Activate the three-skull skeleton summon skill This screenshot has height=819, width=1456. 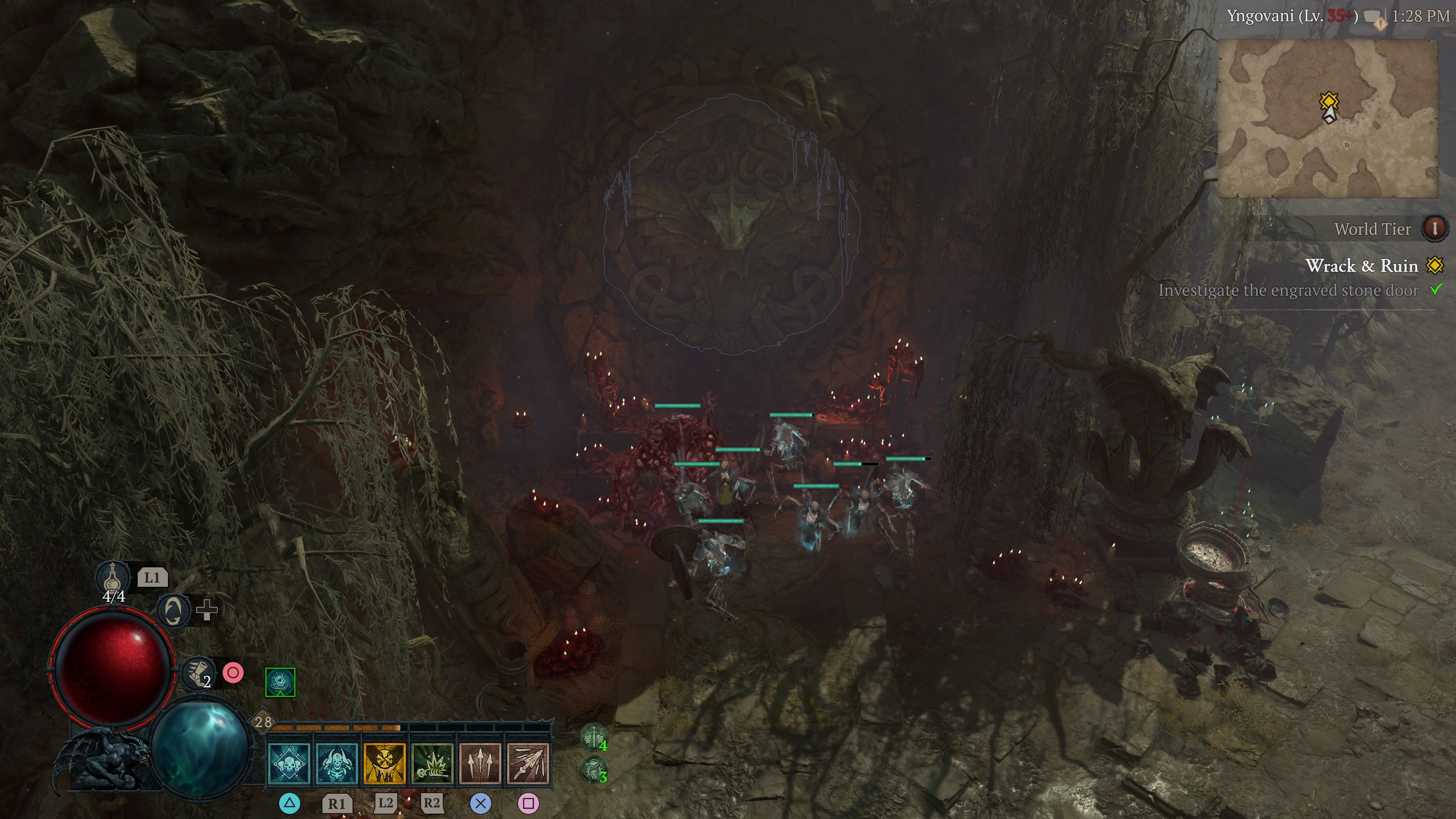tap(289, 764)
